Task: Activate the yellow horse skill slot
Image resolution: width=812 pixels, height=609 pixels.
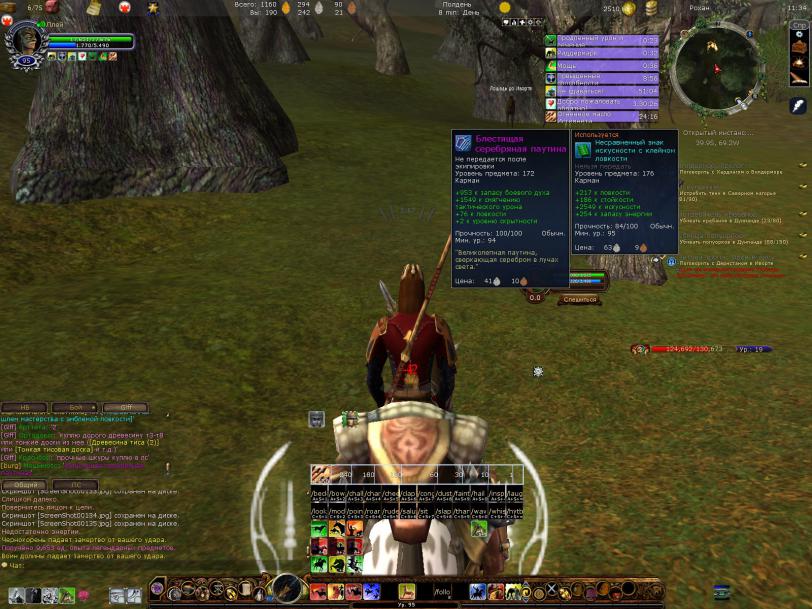Action: pos(407,592)
